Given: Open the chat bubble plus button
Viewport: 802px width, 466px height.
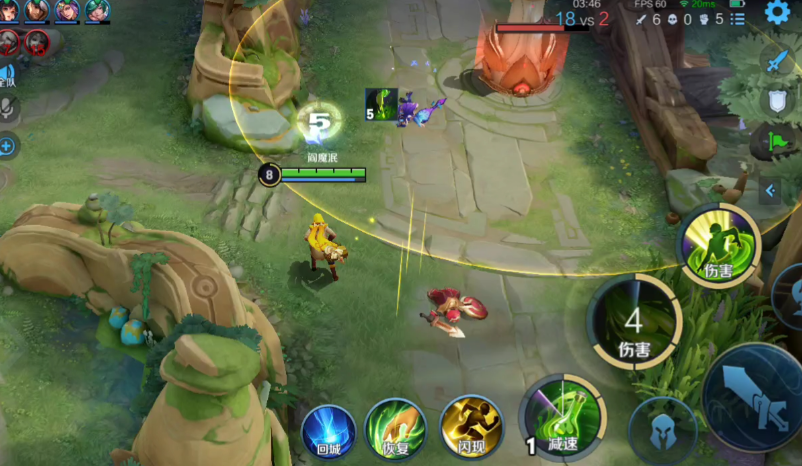Looking at the screenshot, I should pos(7,147).
